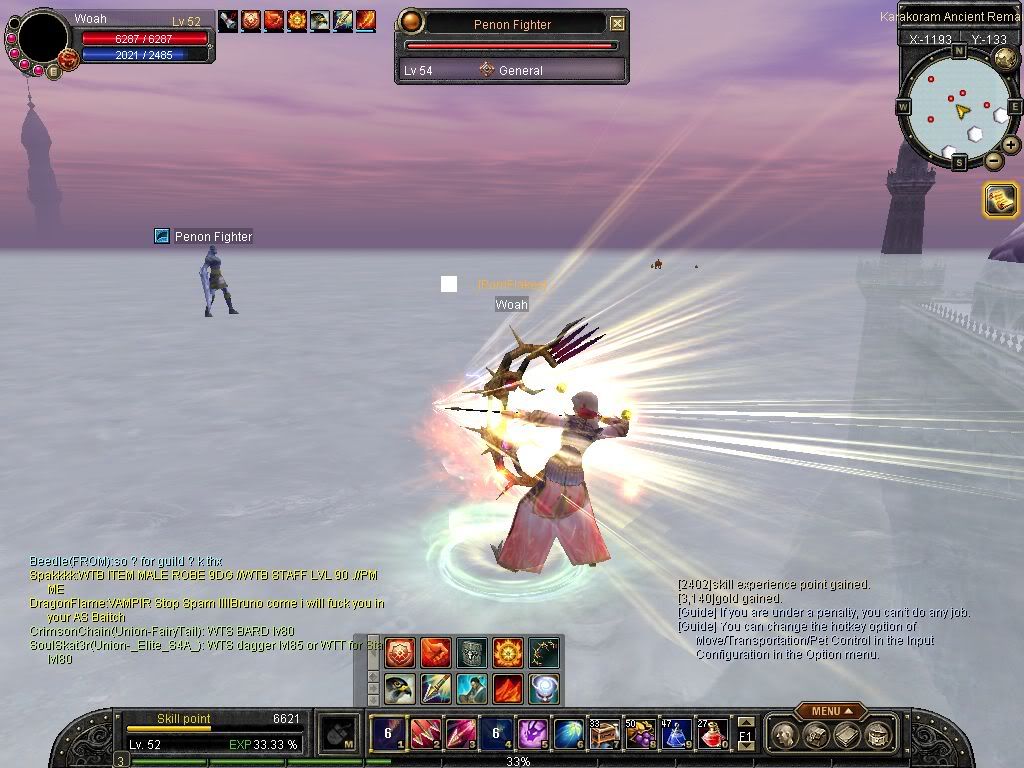Use the blue mana potion in slot 9
This screenshot has height=768, width=1024.
tap(676, 734)
